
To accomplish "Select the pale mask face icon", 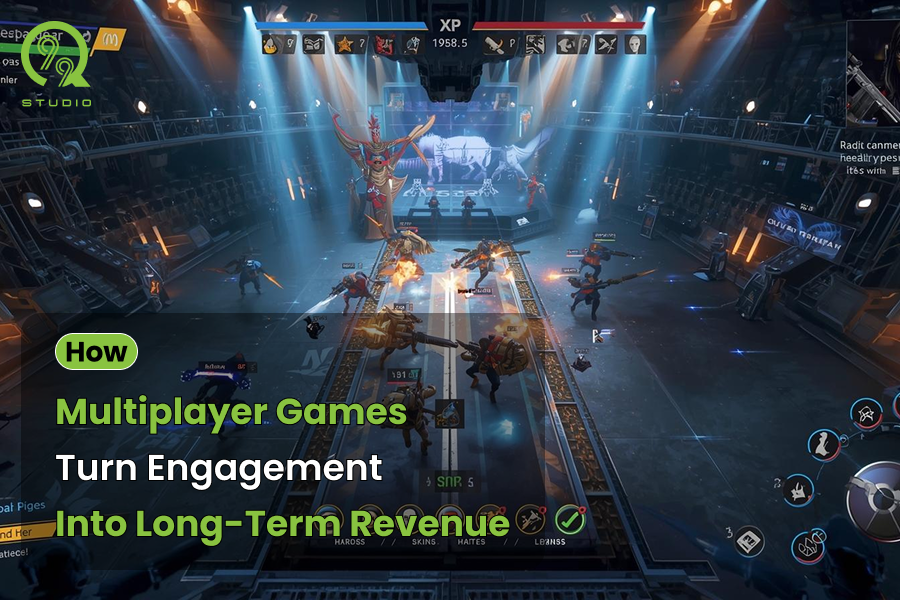I will [x=634, y=44].
